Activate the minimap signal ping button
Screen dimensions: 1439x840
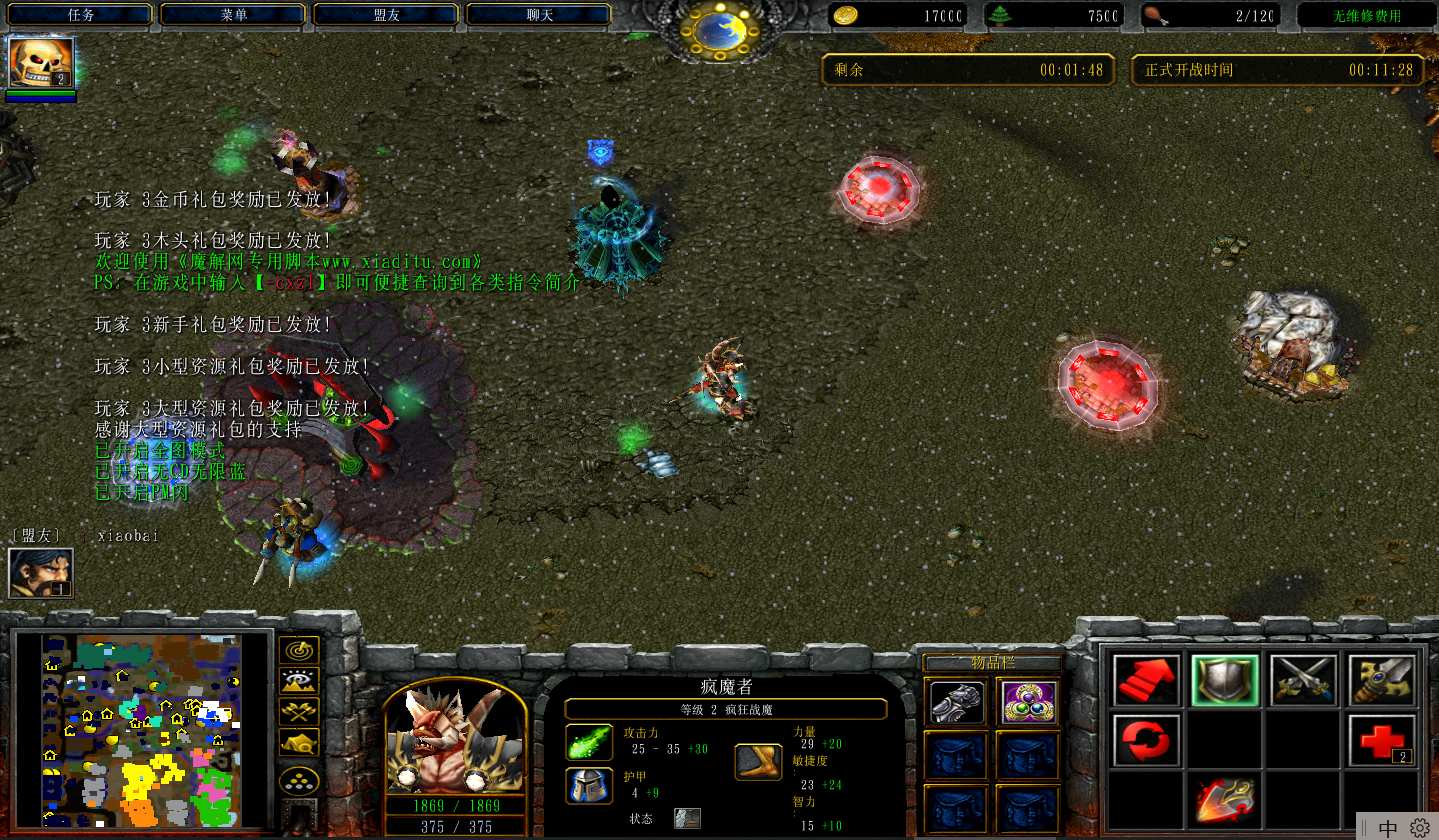[x=299, y=650]
